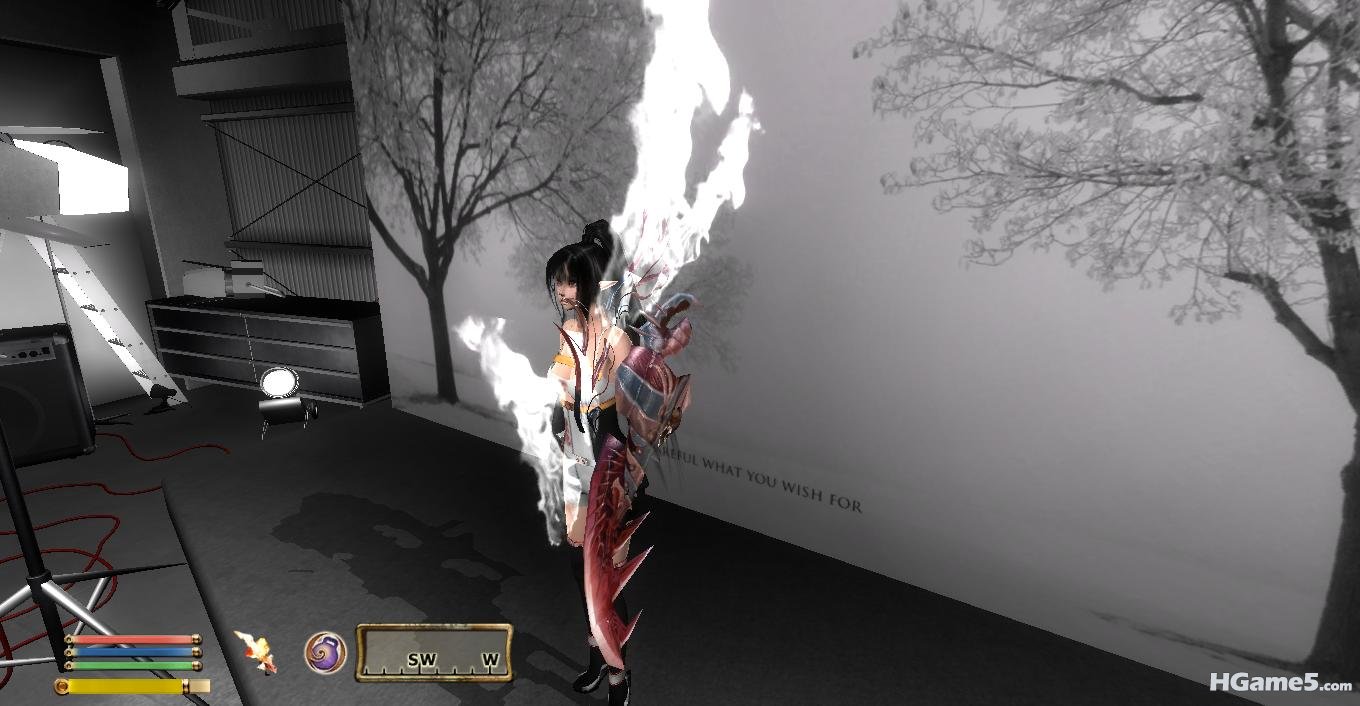Click the compass showing SW and W
Viewport: 1360px width, 706px height.
pyautogui.click(x=434, y=653)
